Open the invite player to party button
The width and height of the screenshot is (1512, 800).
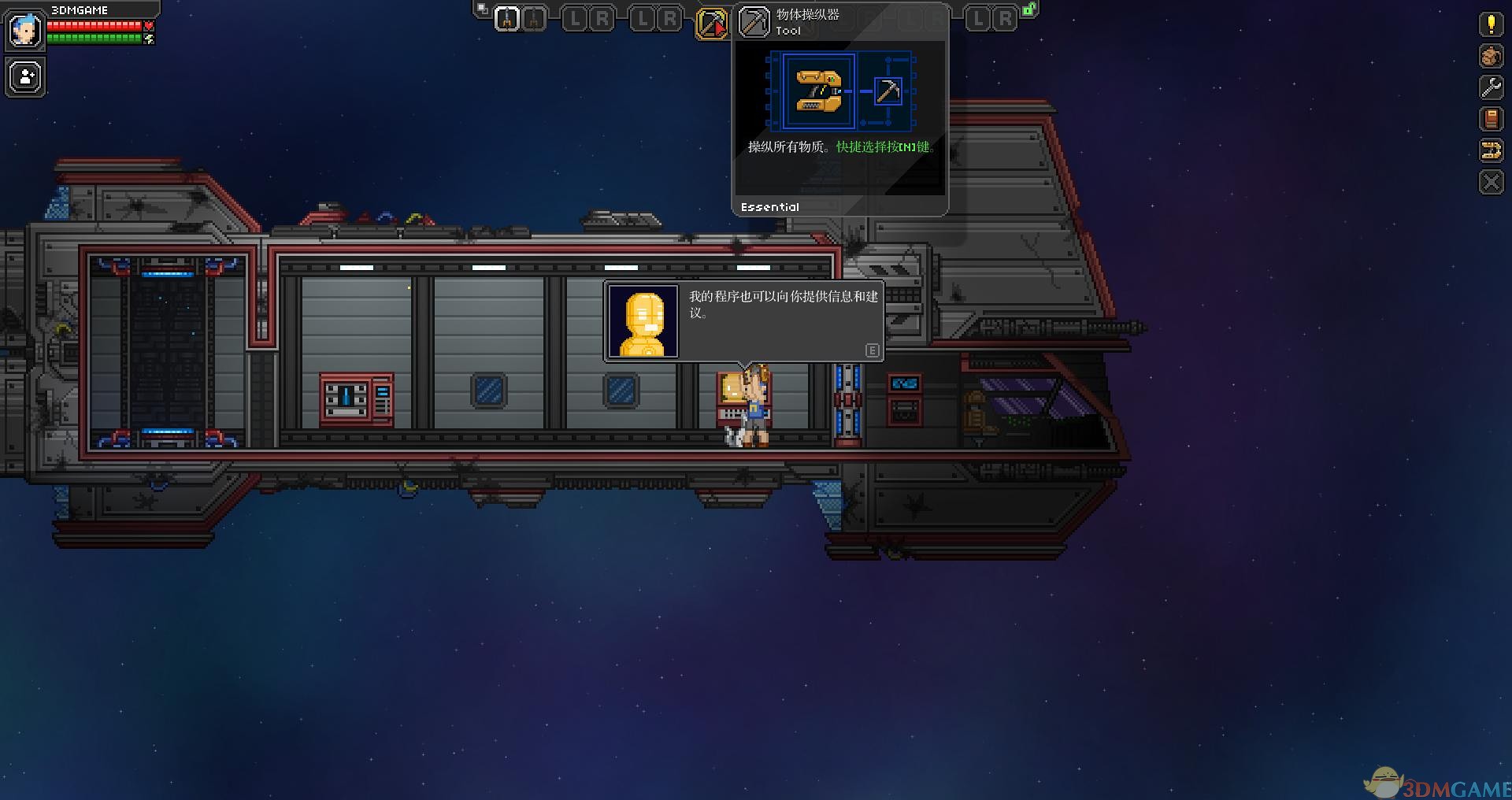point(26,77)
